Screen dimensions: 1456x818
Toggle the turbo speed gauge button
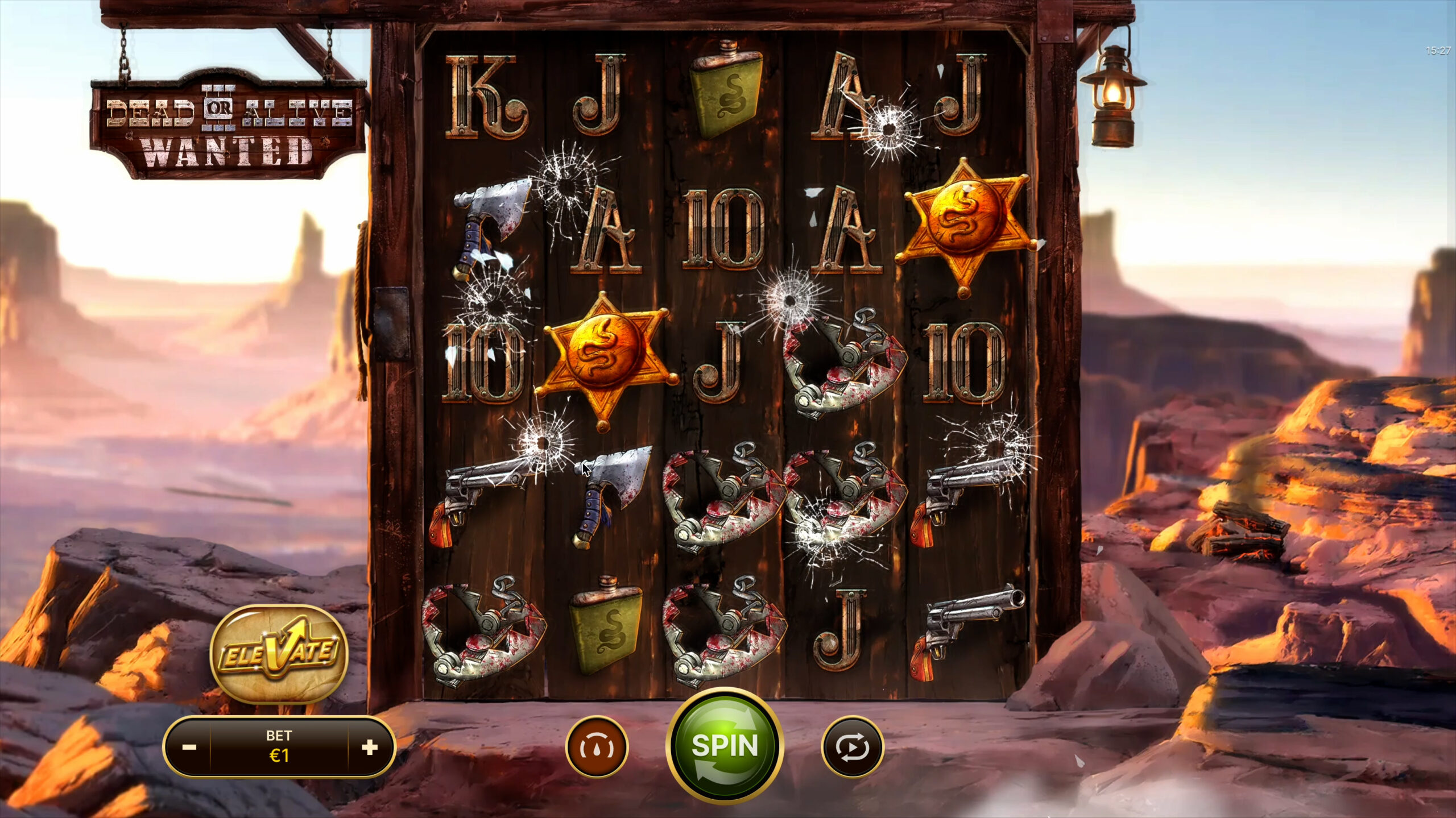pyautogui.click(x=597, y=746)
